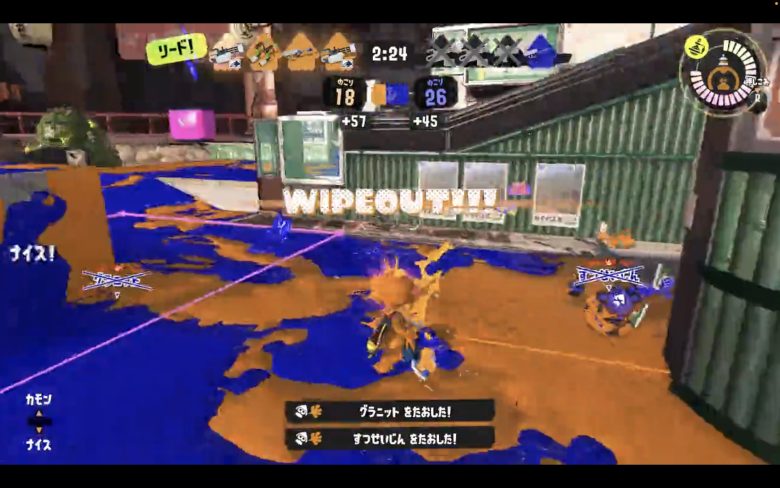Open the すっせいじん splat notification

pyautogui.click(x=389, y=438)
